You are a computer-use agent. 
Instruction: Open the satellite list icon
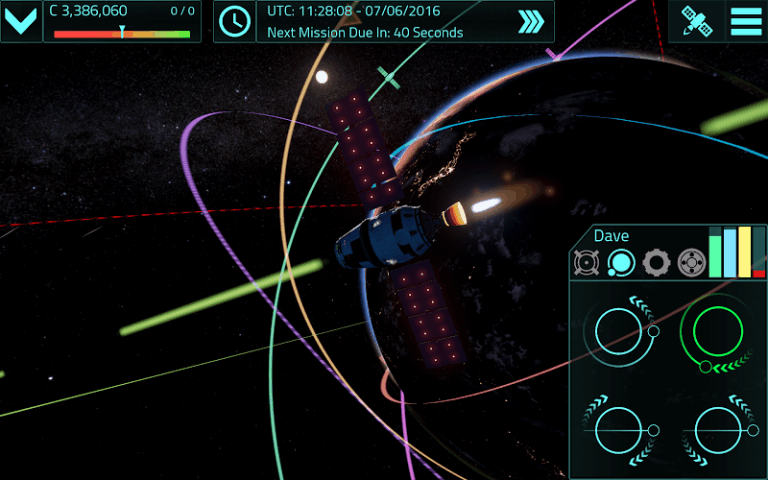pyautogui.click(x=695, y=21)
